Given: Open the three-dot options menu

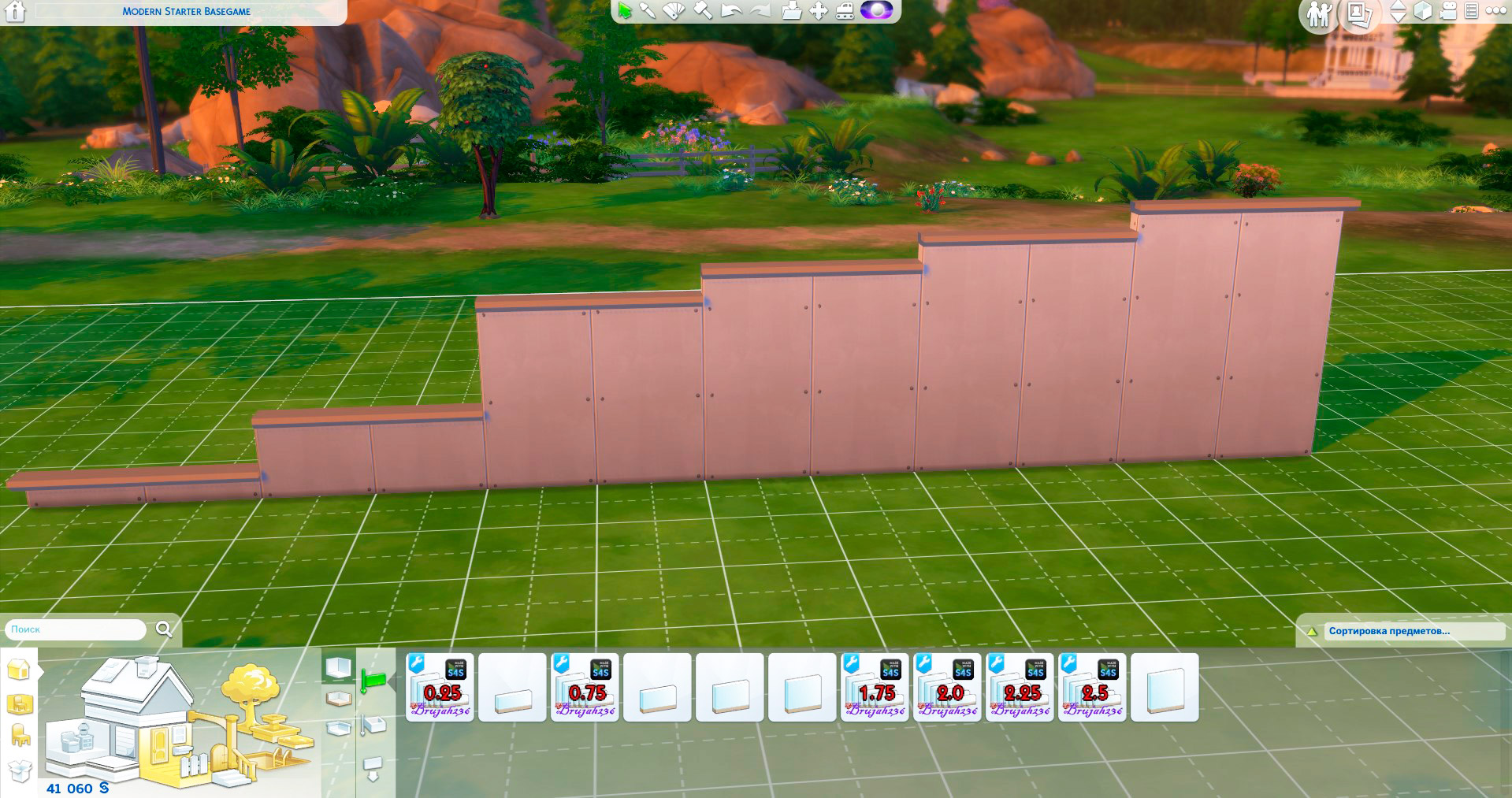Looking at the screenshot, I should tap(1495, 12).
